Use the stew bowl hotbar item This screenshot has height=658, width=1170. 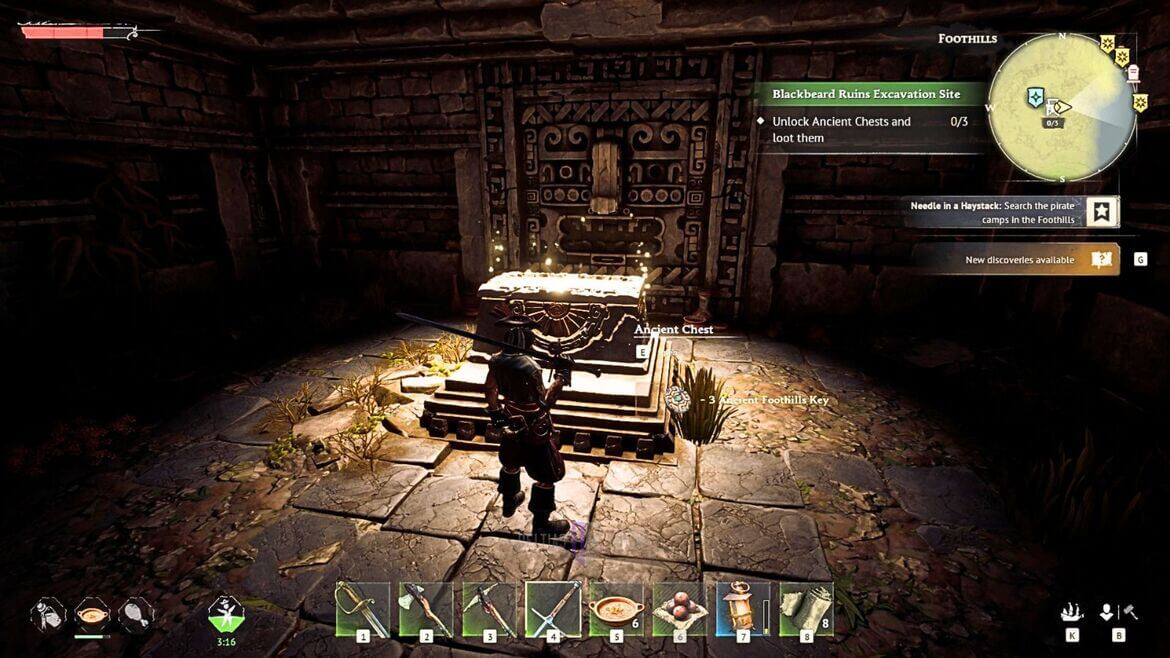[616, 609]
